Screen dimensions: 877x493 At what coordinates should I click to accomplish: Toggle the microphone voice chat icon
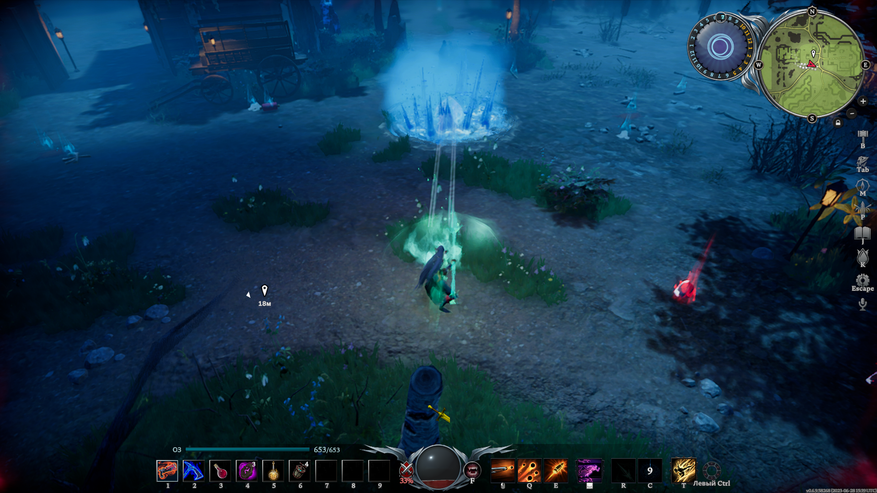pos(862,304)
